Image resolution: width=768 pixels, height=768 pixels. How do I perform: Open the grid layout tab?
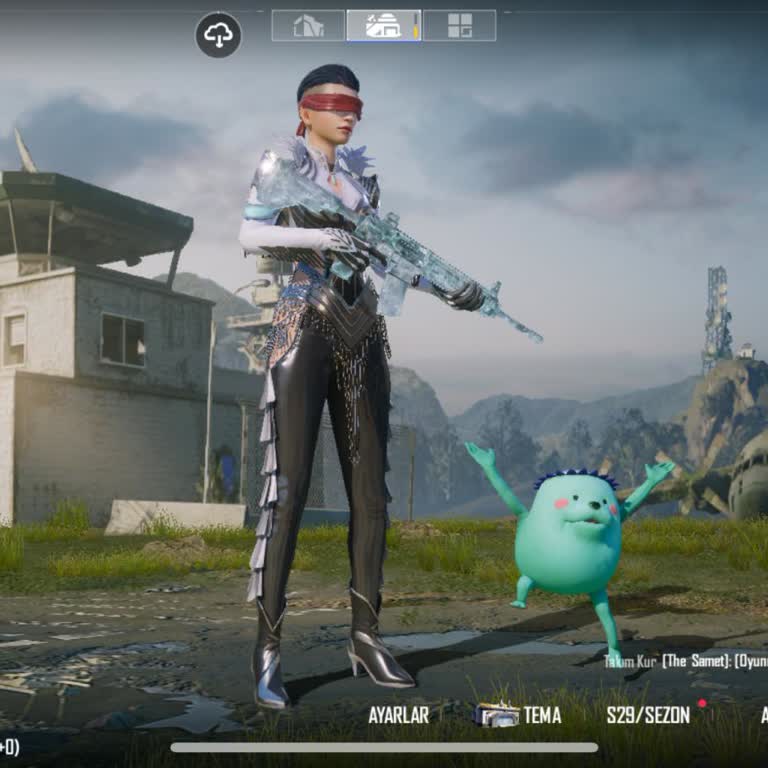click(459, 26)
